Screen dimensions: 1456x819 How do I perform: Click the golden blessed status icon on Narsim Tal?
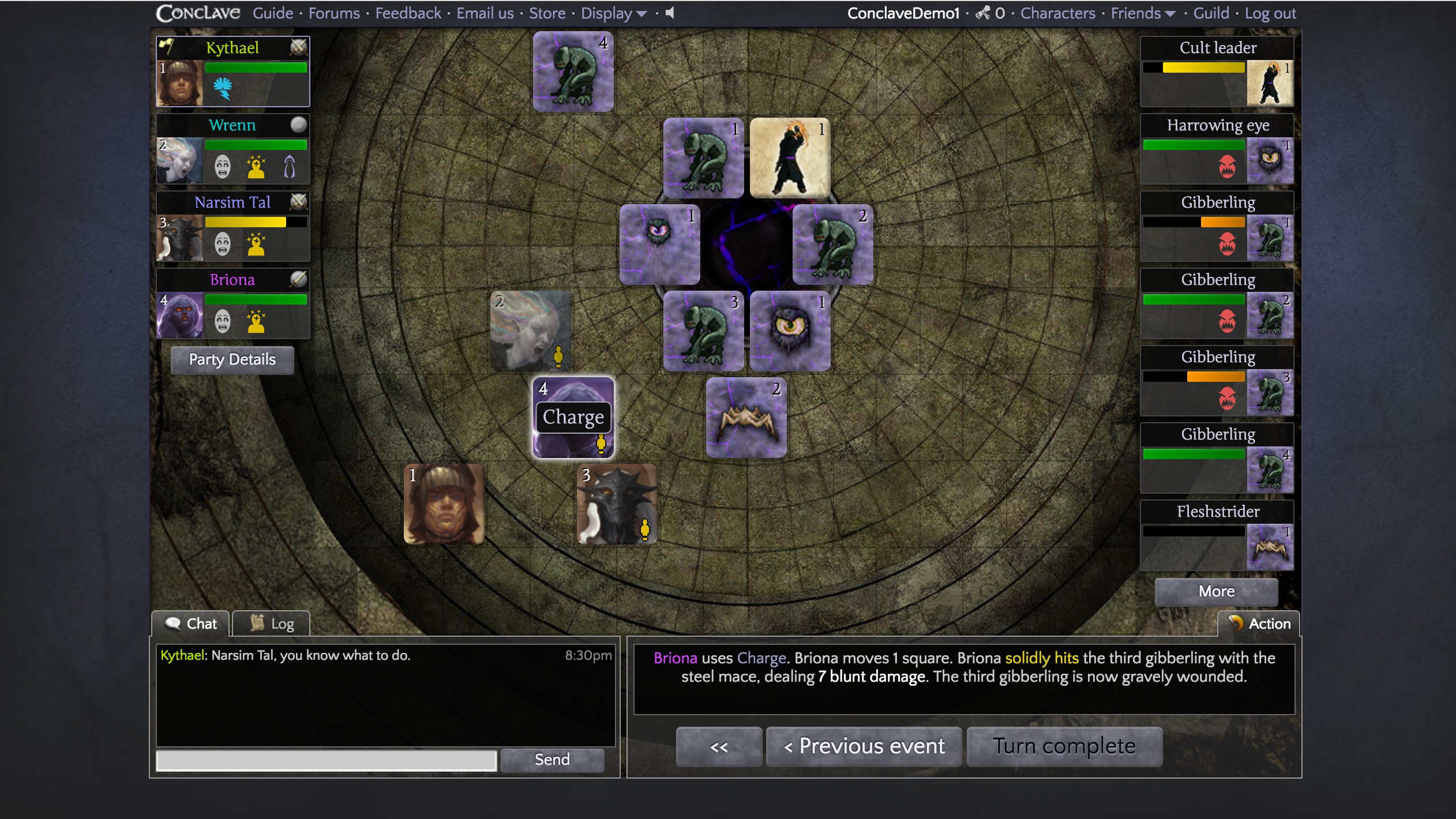tap(256, 244)
